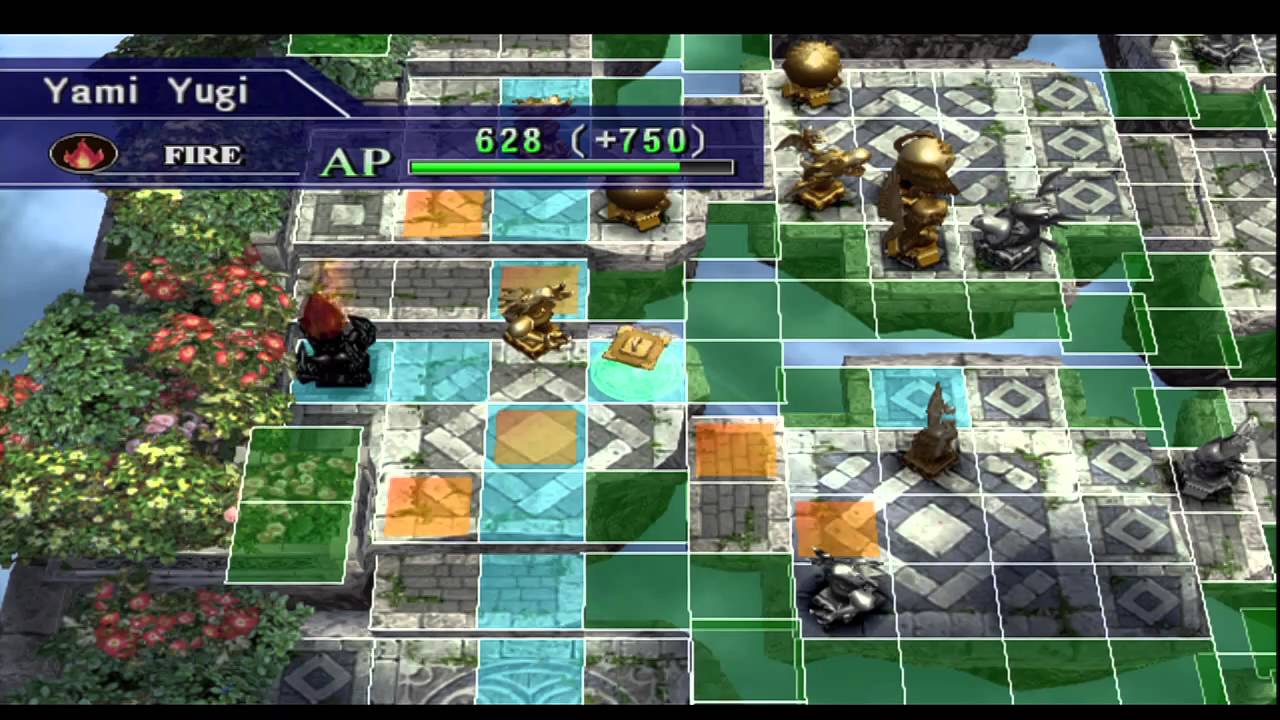The width and height of the screenshot is (1280, 720).
Task: Click the green AP gauge bar
Action: pyautogui.click(x=565, y=168)
